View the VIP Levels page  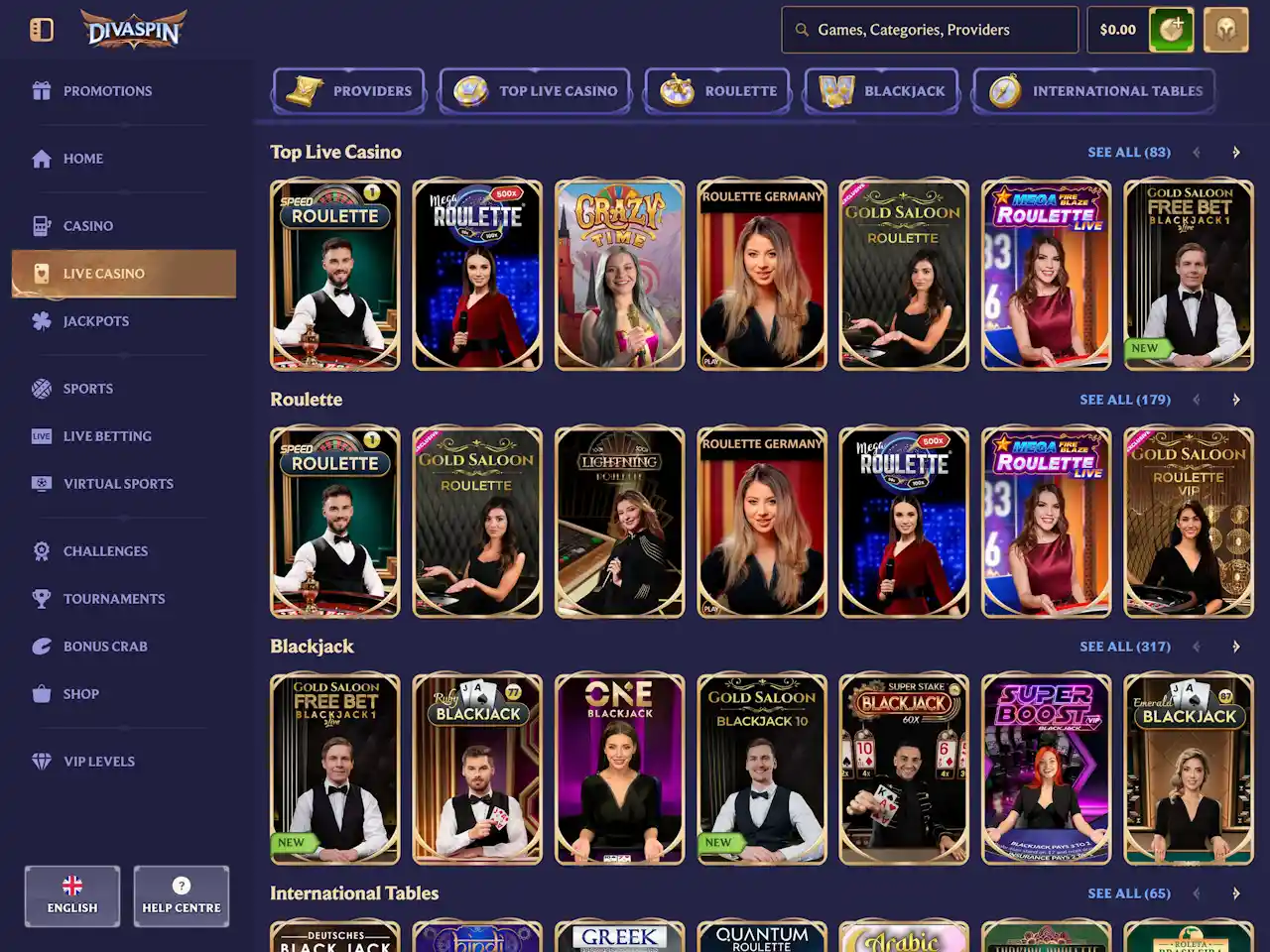tap(98, 762)
